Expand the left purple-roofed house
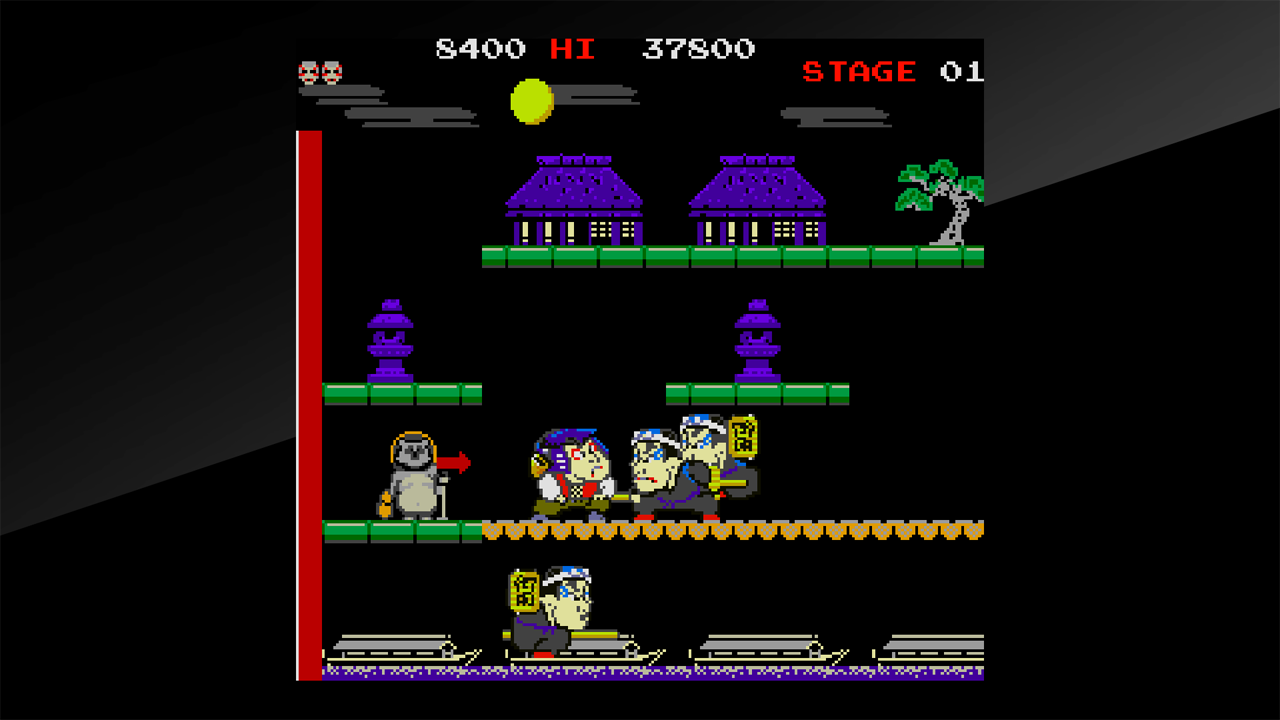Screen dimensions: 1280x720 (x=575, y=200)
